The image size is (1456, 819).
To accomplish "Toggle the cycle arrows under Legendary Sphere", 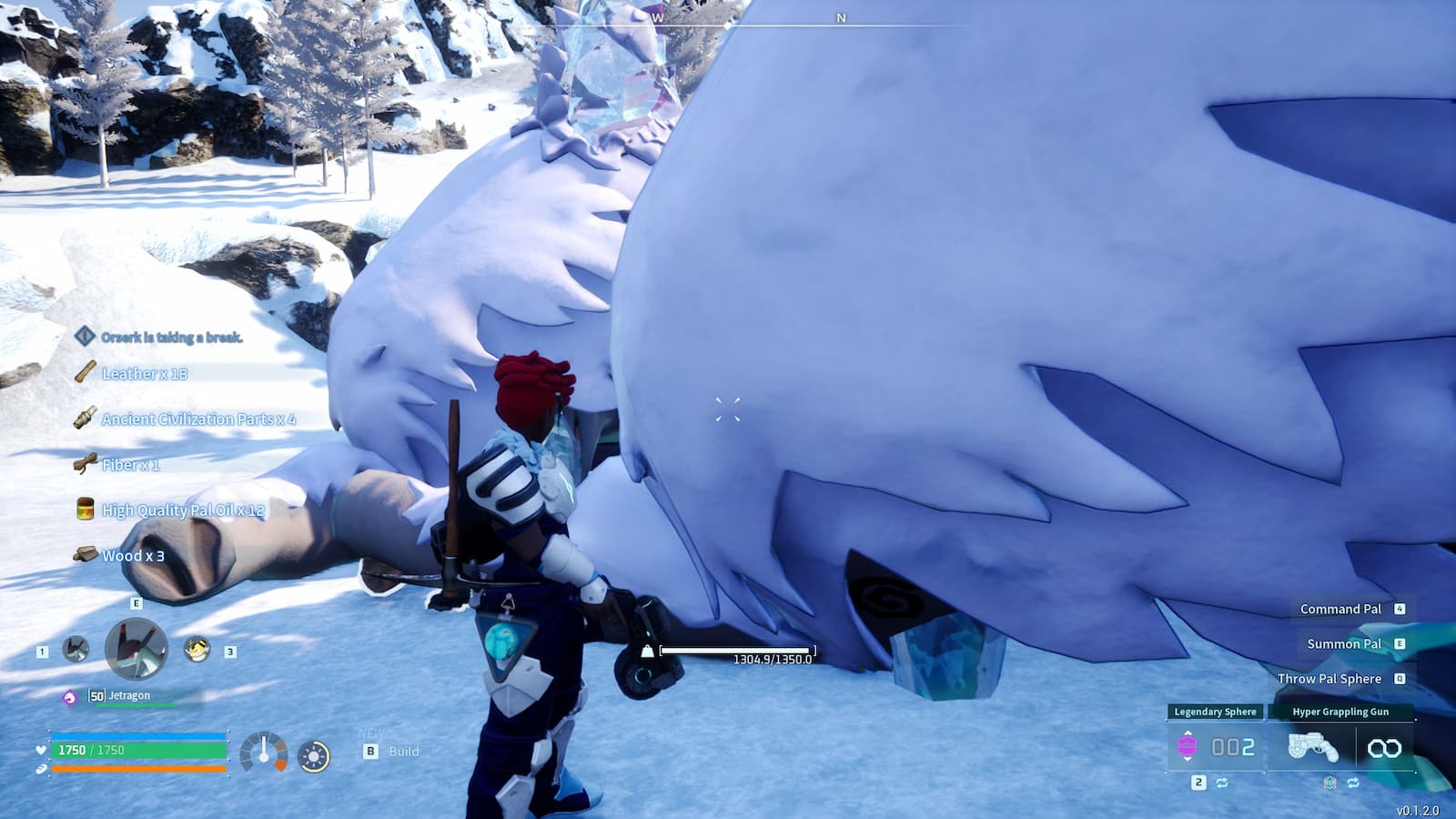I will (1223, 782).
